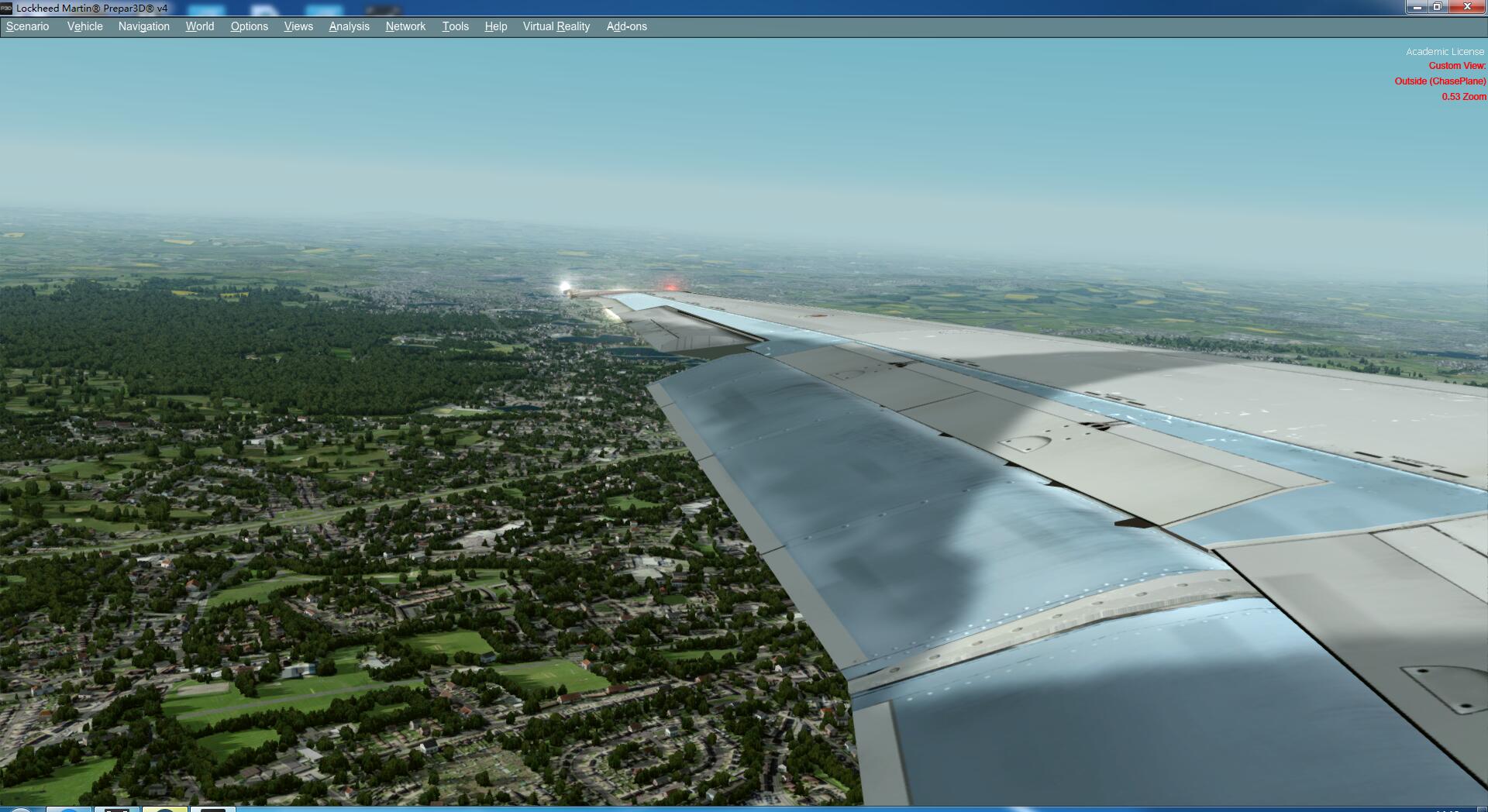Screen dimensions: 1488x812
Task: Open the Help menu
Action: (x=495, y=26)
